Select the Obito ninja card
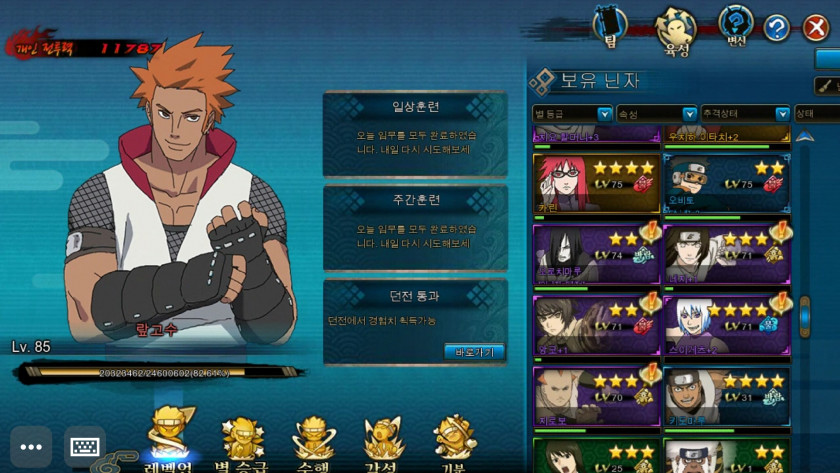 (726, 183)
